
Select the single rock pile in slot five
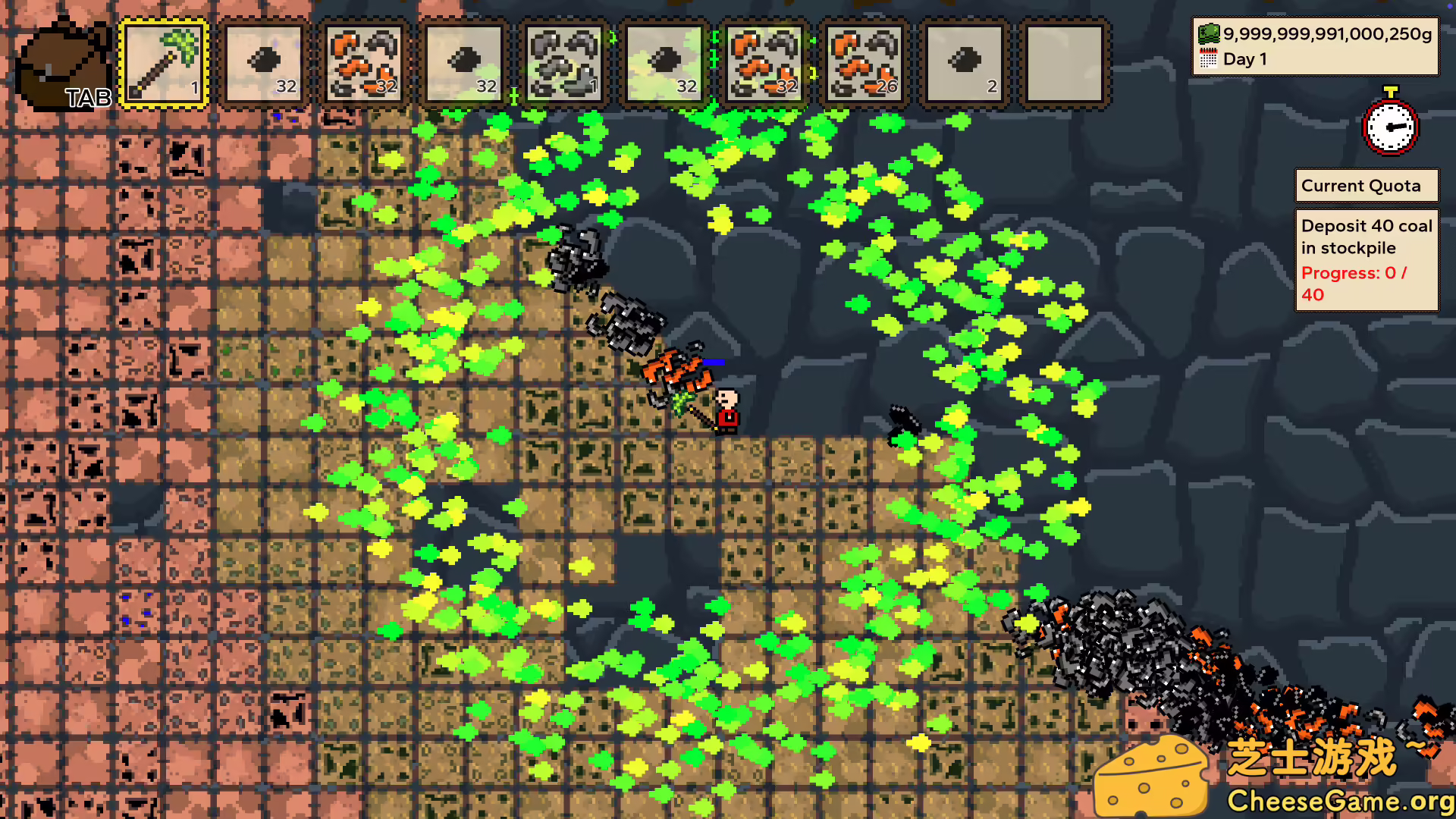[x=564, y=62]
